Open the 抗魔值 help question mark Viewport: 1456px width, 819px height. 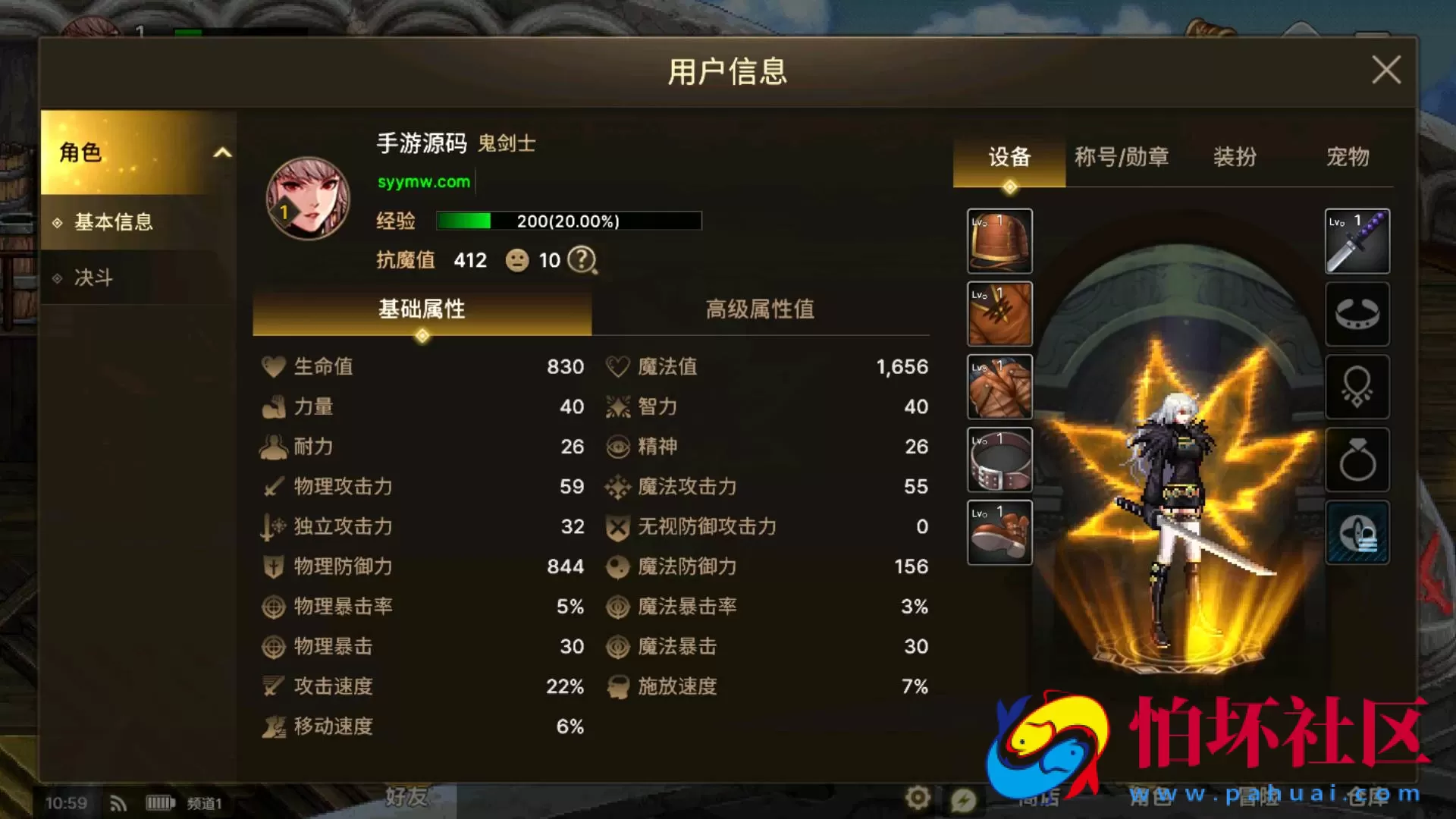click(581, 260)
